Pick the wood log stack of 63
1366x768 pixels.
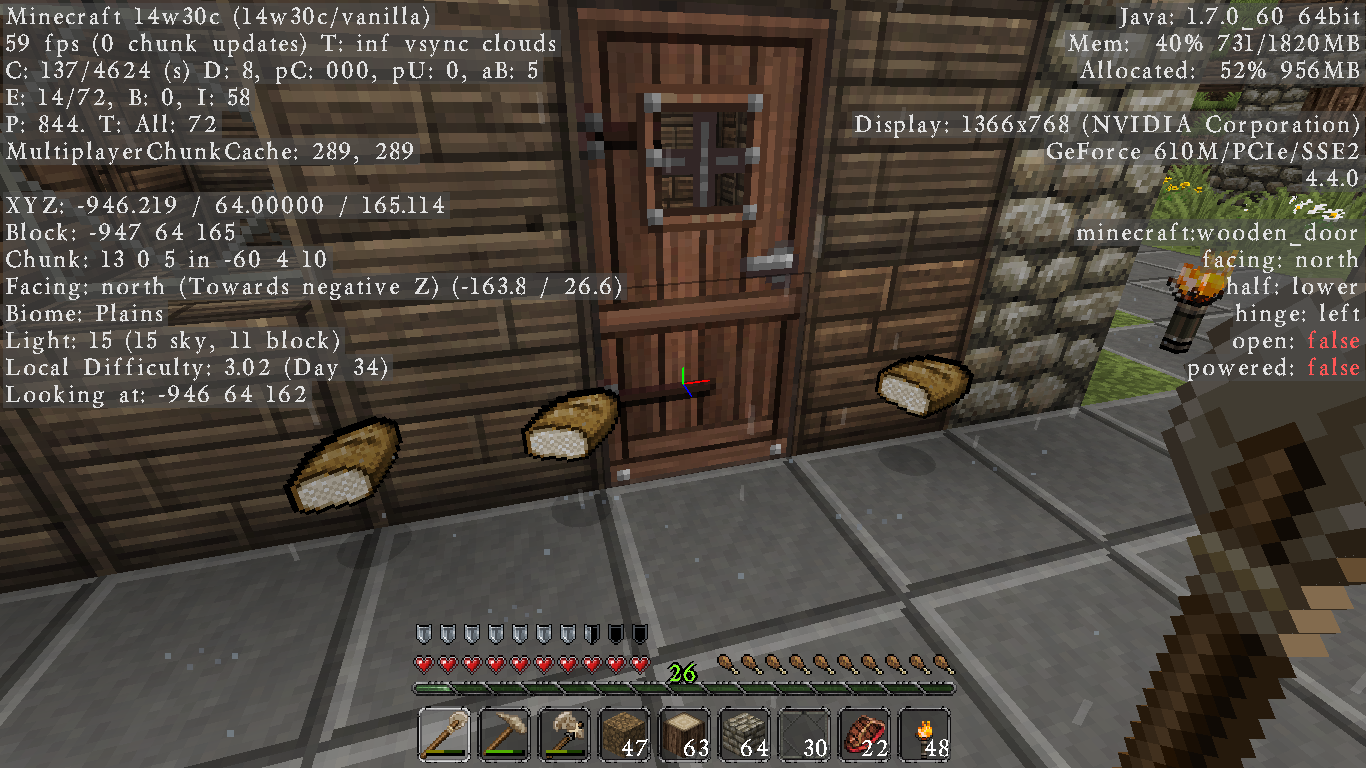[x=684, y=733]
